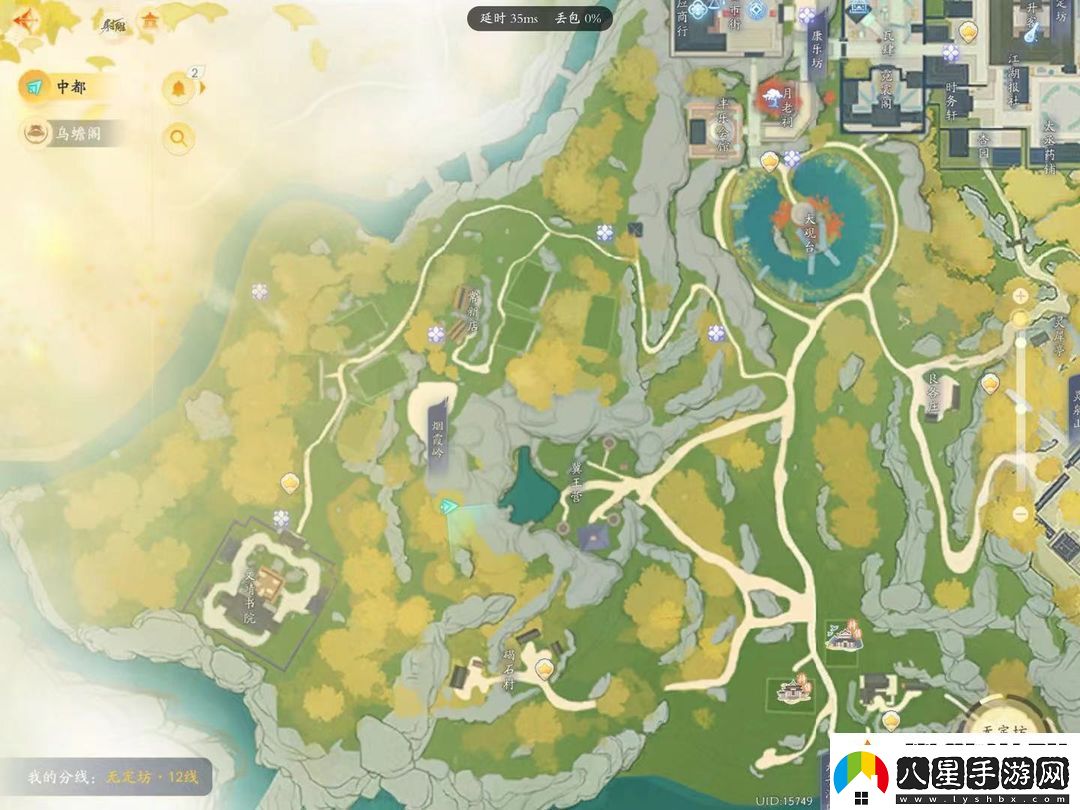Zoom out the map with minus button
This screenshot has height=810, width=1080.
[1020, 513]
